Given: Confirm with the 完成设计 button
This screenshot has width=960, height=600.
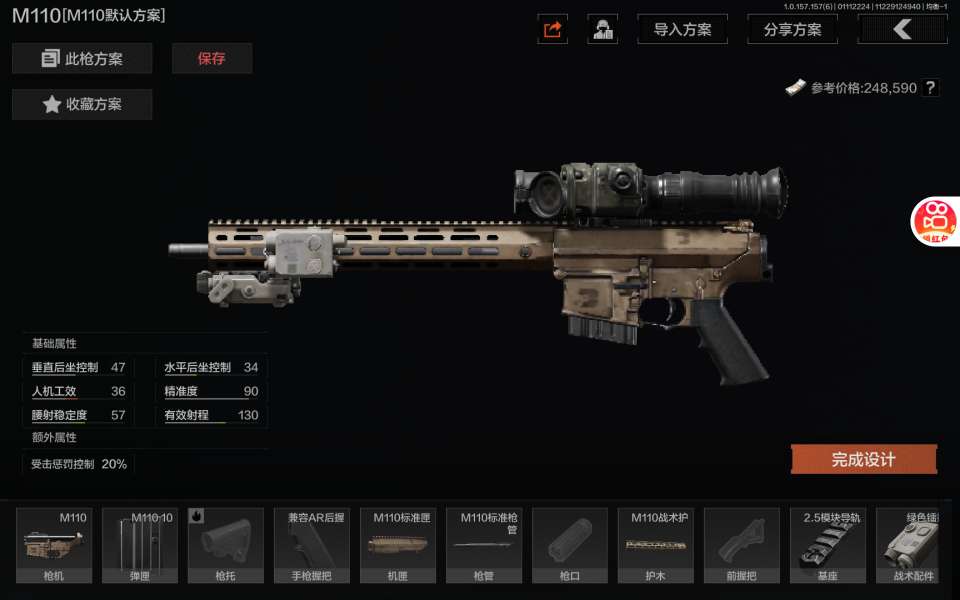Looking at the screenshot, I should click(x=864, y=460).
